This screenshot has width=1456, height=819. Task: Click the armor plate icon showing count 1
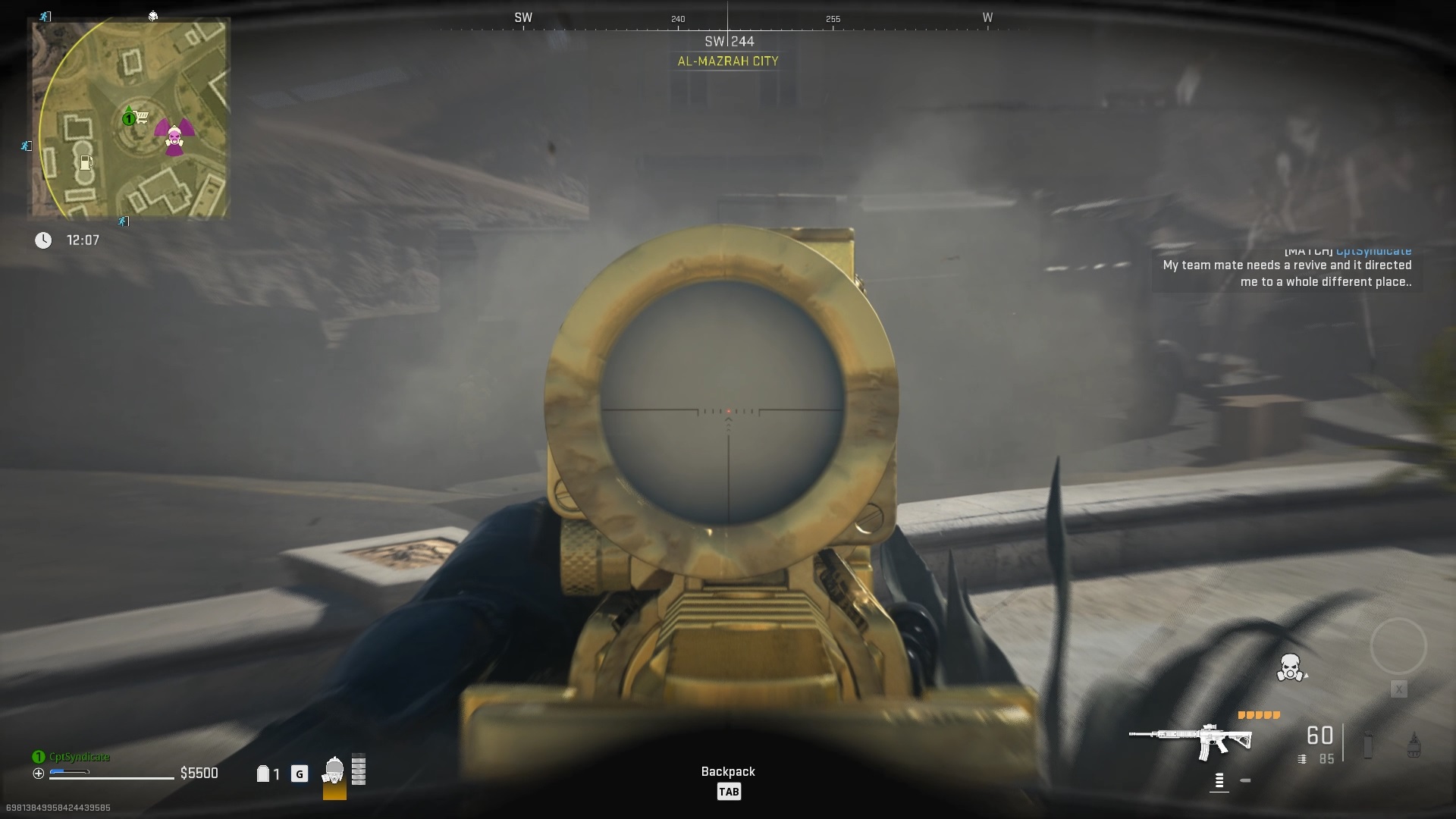click(x=265, y=773)
